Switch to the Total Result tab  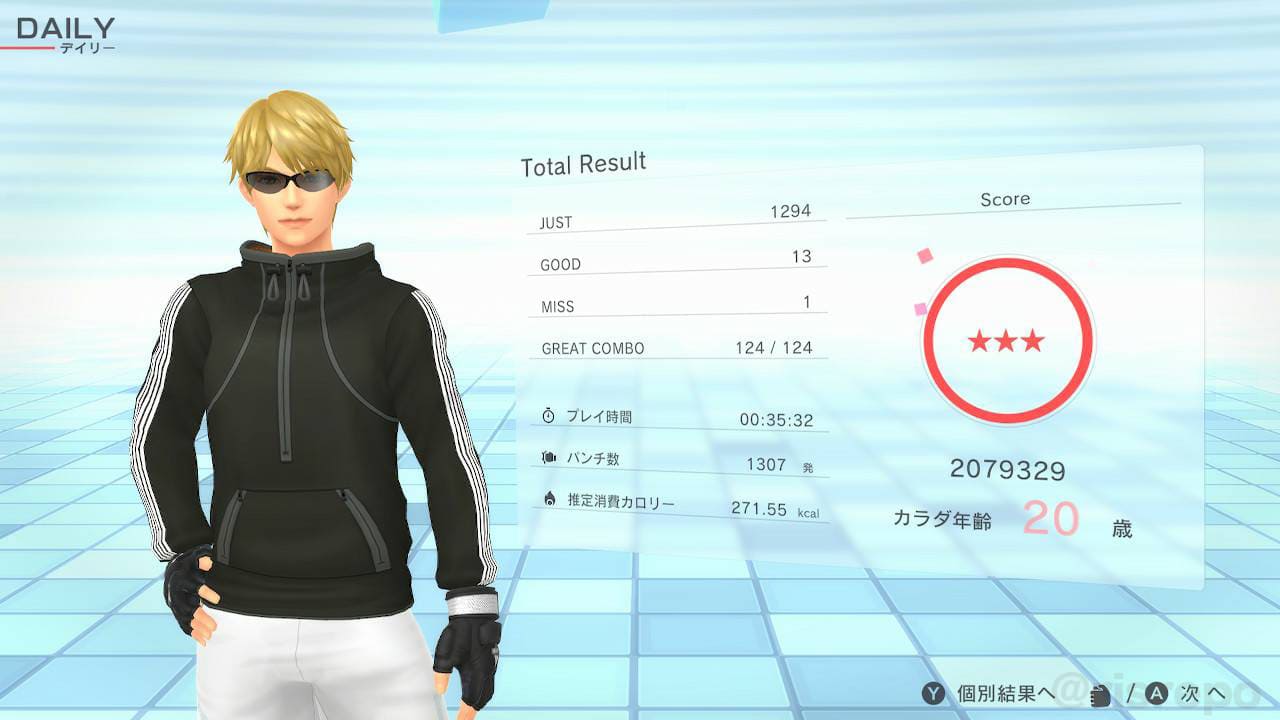click(583, 162)
